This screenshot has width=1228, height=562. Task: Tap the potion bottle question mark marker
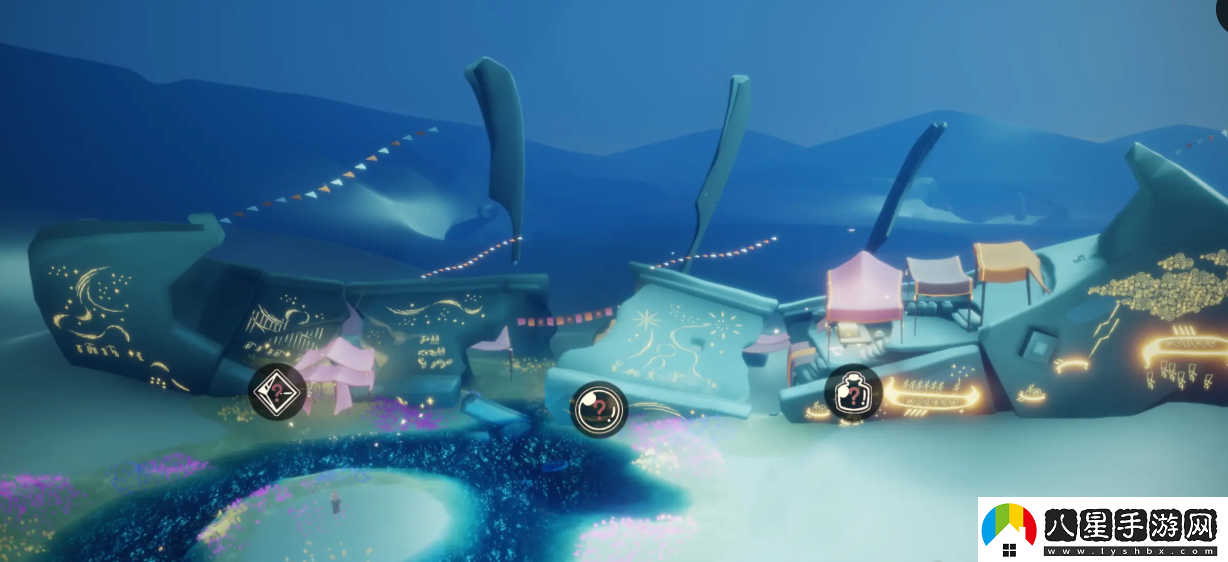[853, 393]
